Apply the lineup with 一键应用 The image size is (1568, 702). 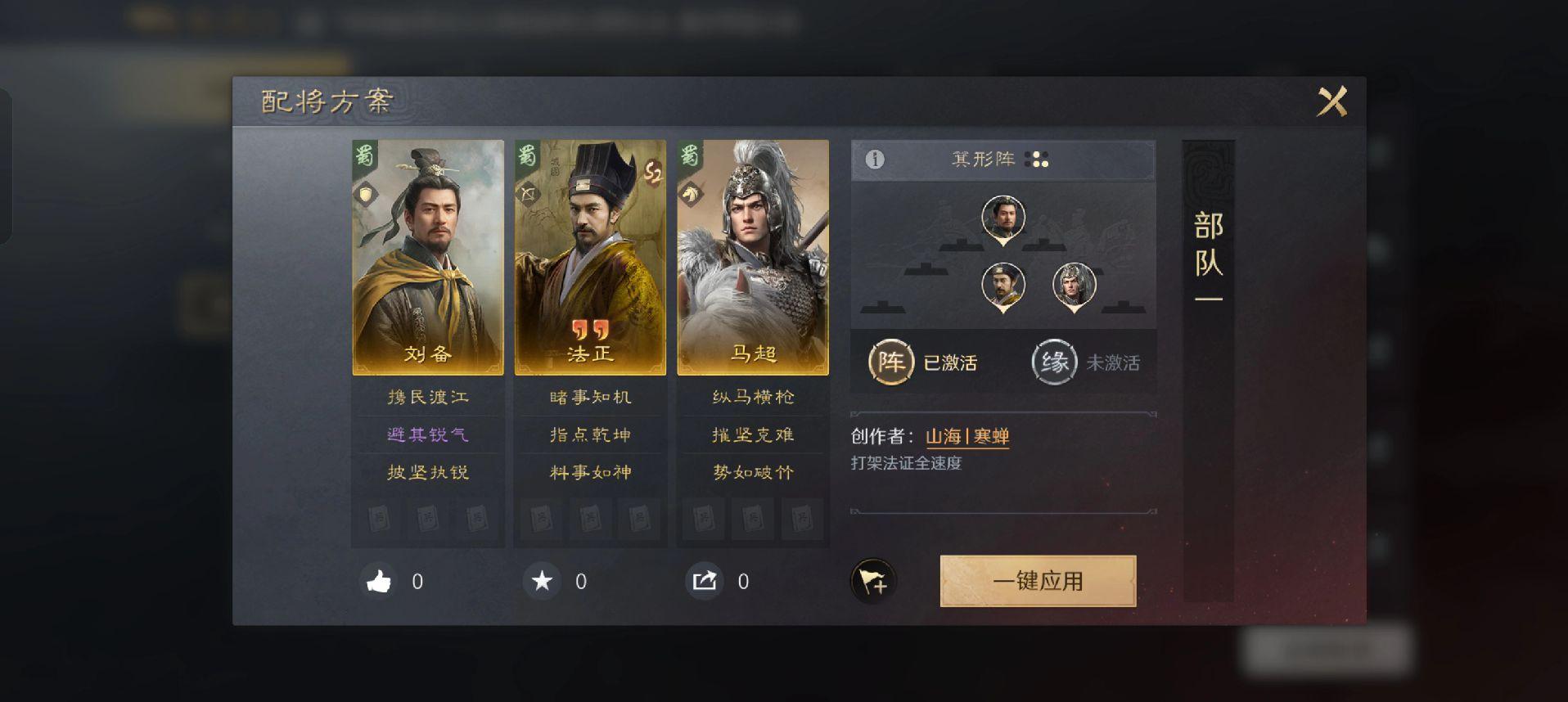1038,581
